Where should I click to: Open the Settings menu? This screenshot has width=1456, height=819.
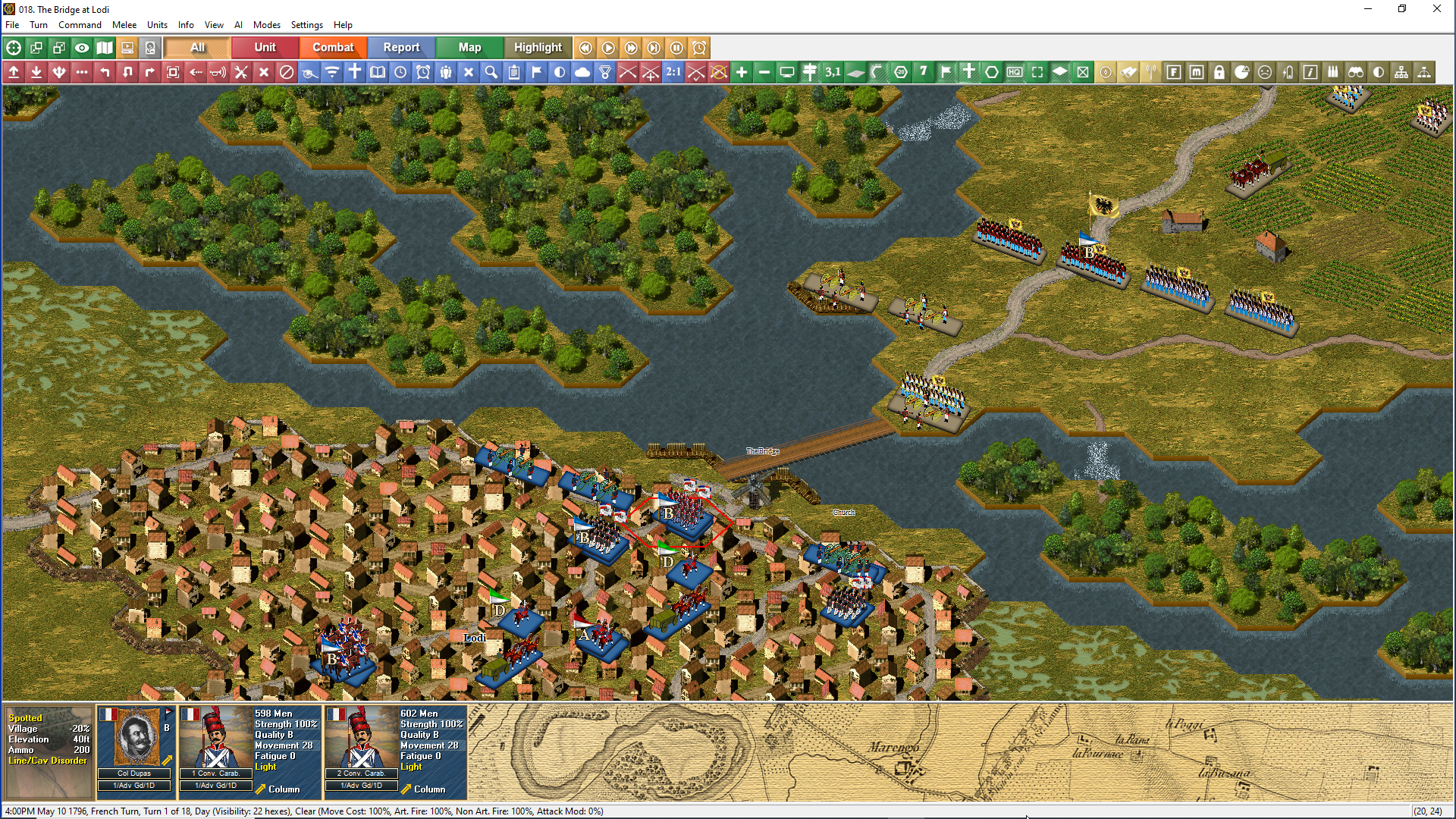(x=306, y=25)
